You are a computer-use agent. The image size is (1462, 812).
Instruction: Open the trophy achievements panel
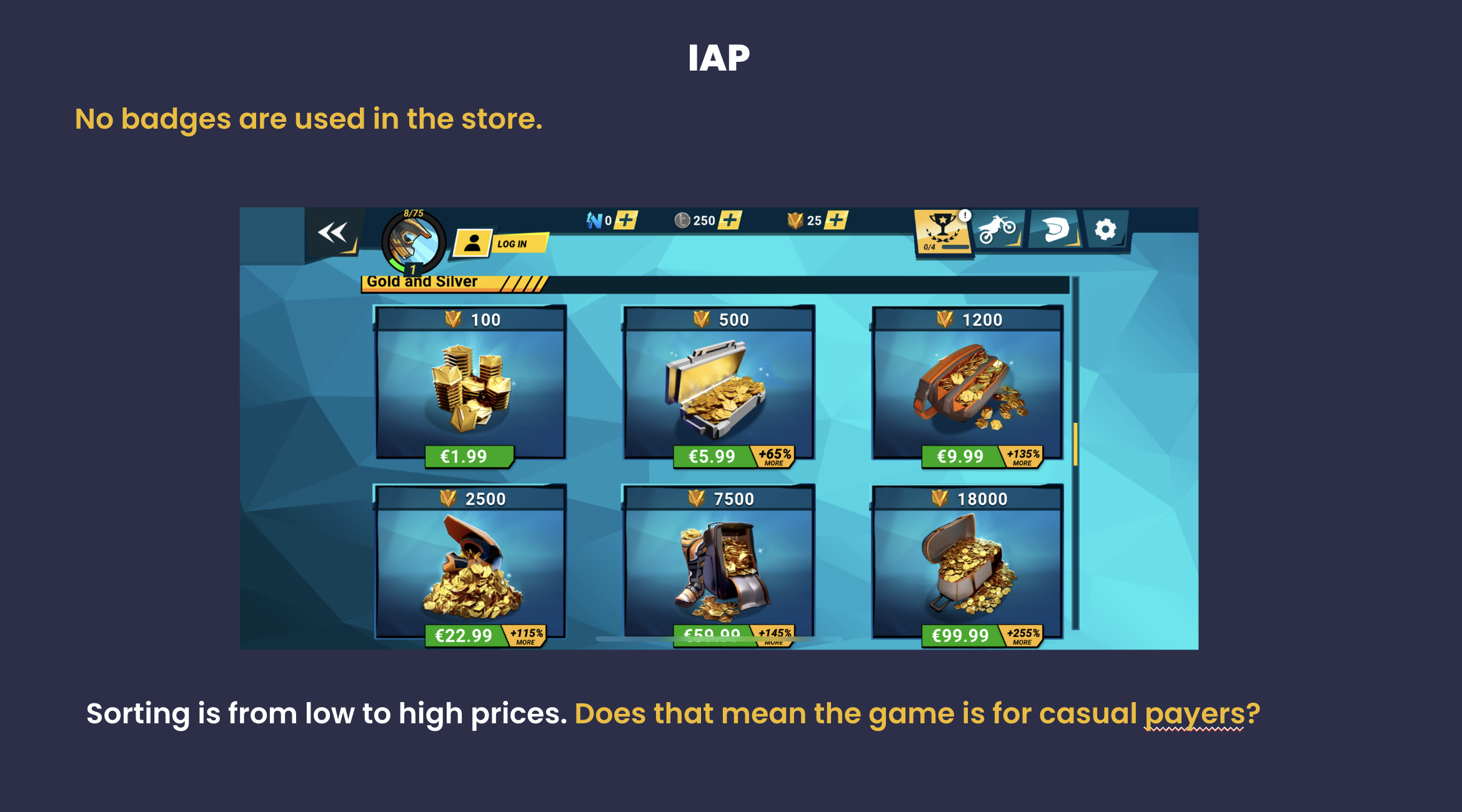[942, 231]
